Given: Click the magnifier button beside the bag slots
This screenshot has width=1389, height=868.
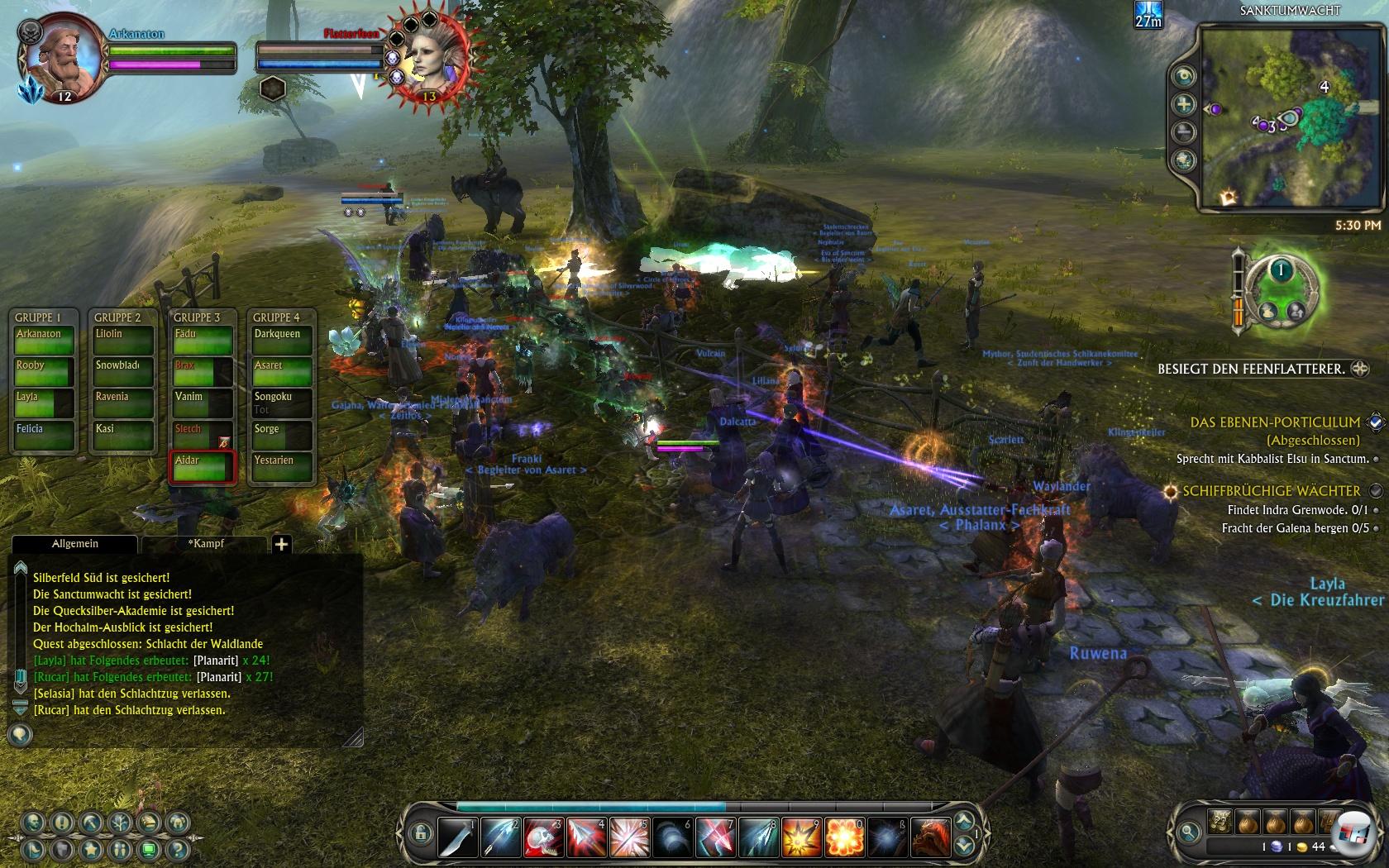Looking at the screenshot, I should 1189,832.
